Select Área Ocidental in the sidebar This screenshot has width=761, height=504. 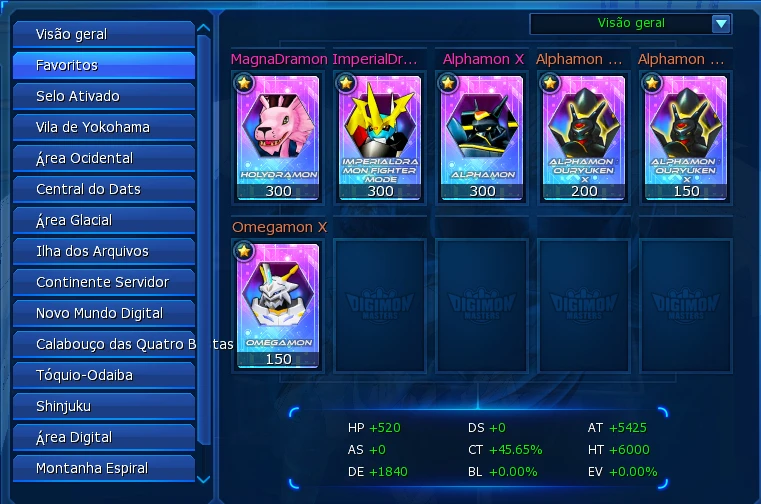pyautogui.click(x=103, y=158)
